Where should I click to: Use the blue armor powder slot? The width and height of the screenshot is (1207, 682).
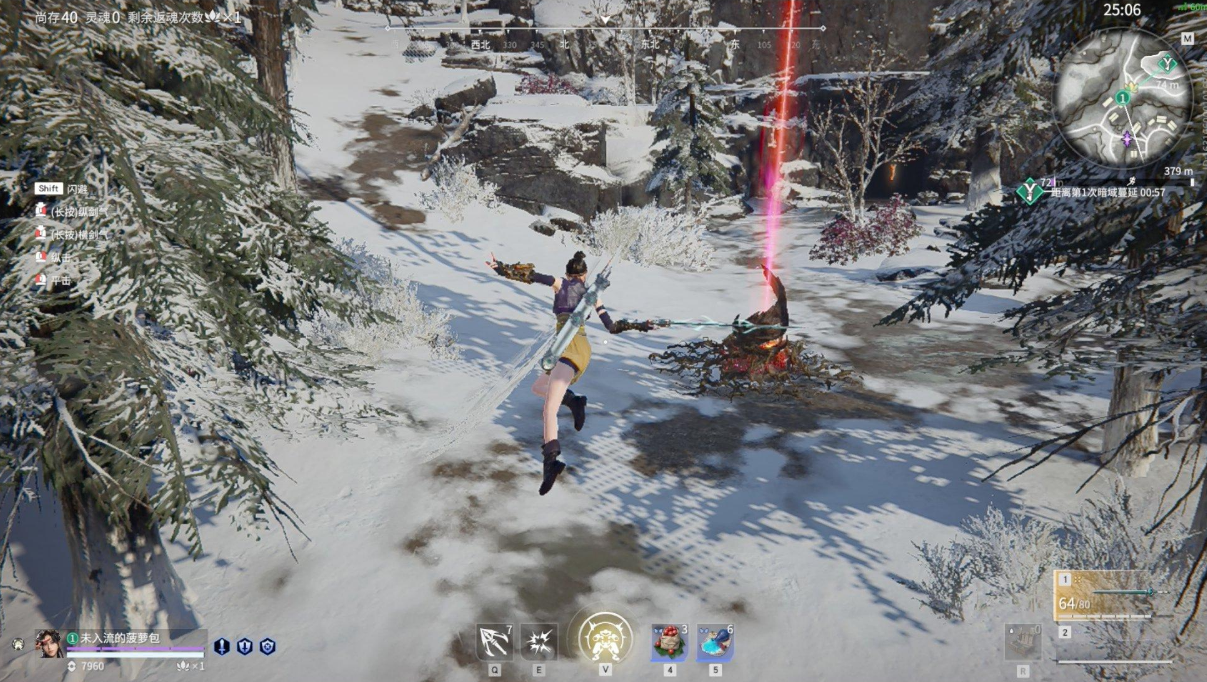[x=715, y=643]
